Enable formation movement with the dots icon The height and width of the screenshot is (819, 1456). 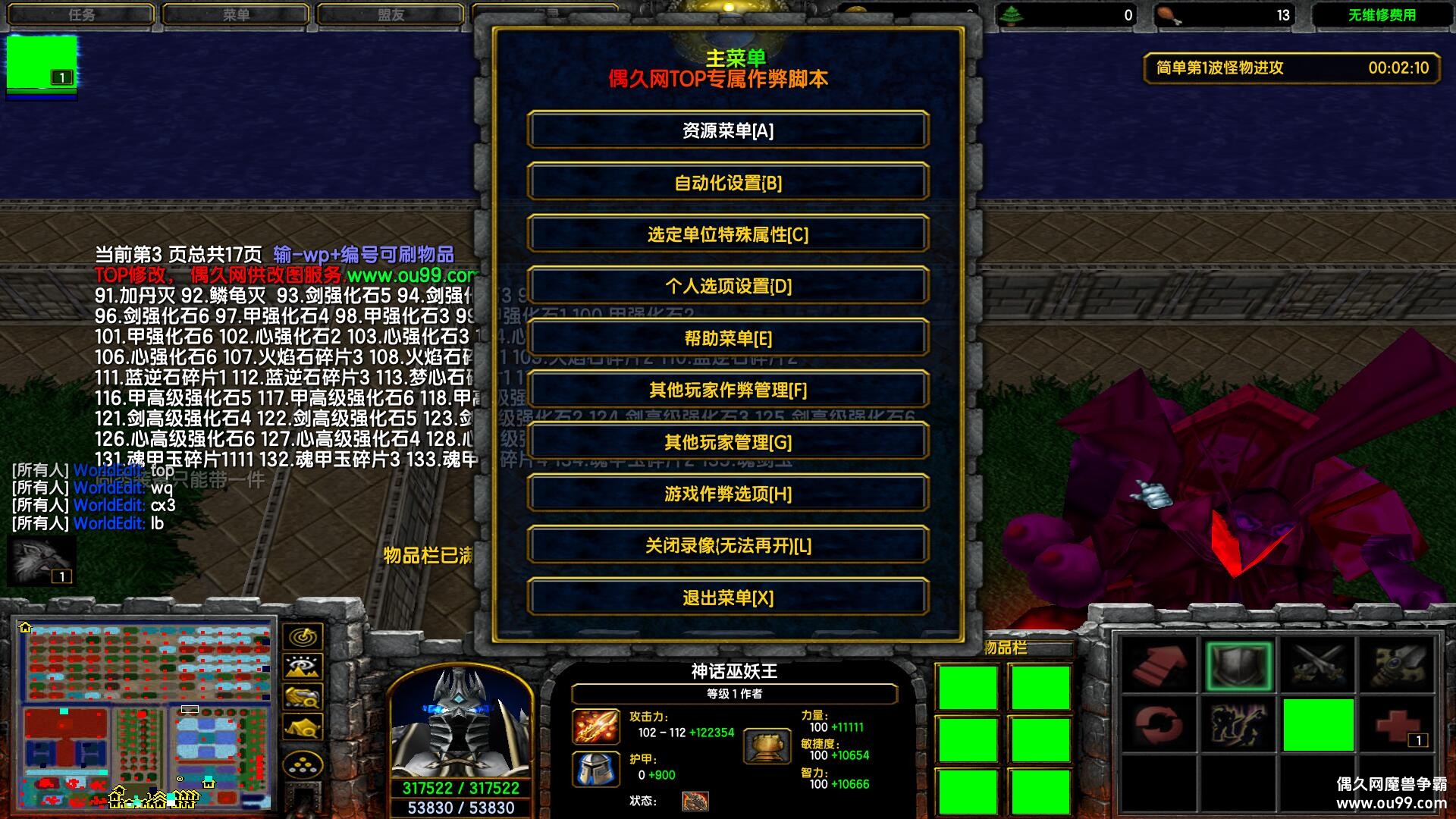(303, 763)
